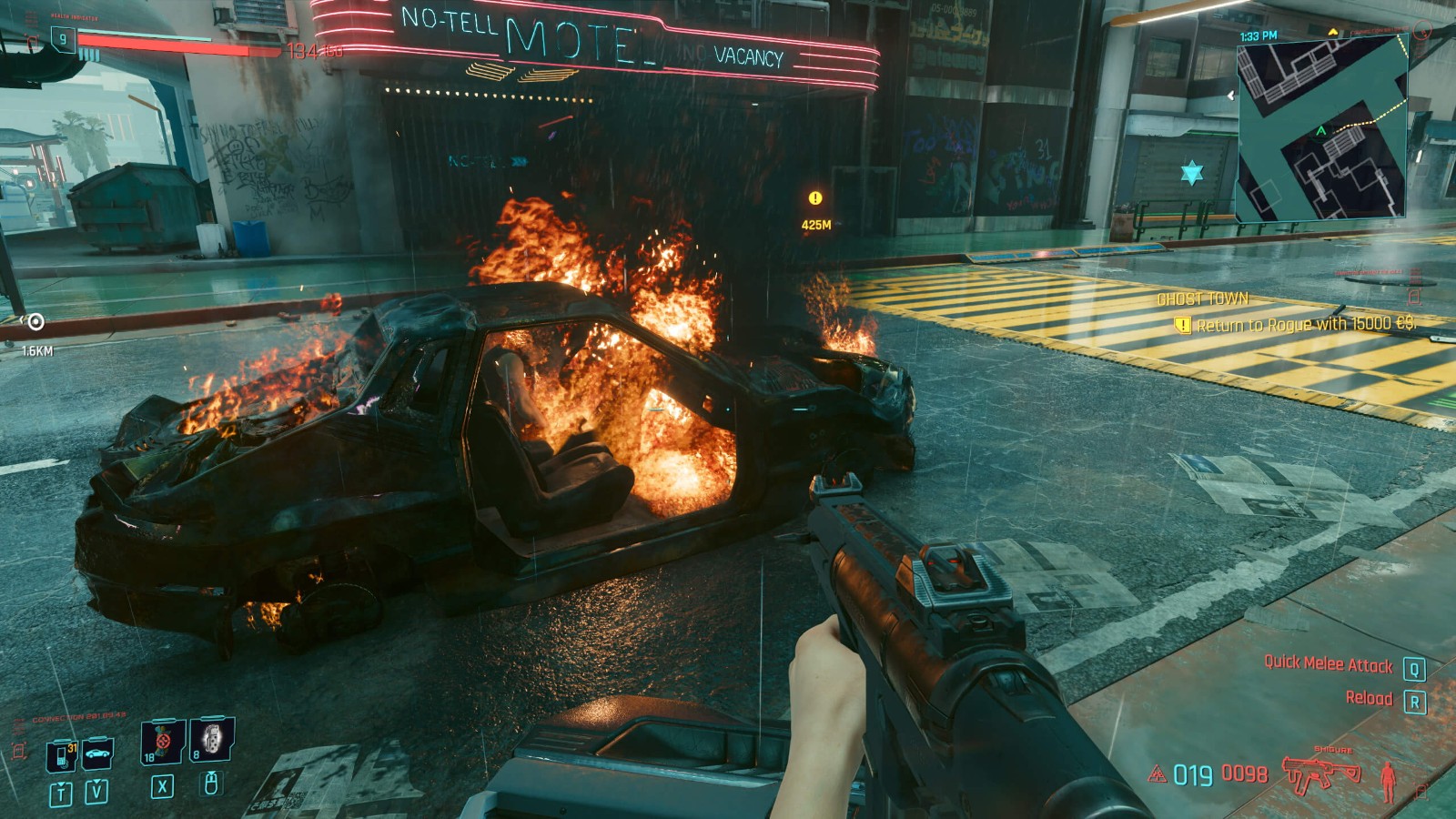Click the waypoint marker showing 1.6KM
The height and width of the screenshot is (819, 1456).
coord(35,322)
